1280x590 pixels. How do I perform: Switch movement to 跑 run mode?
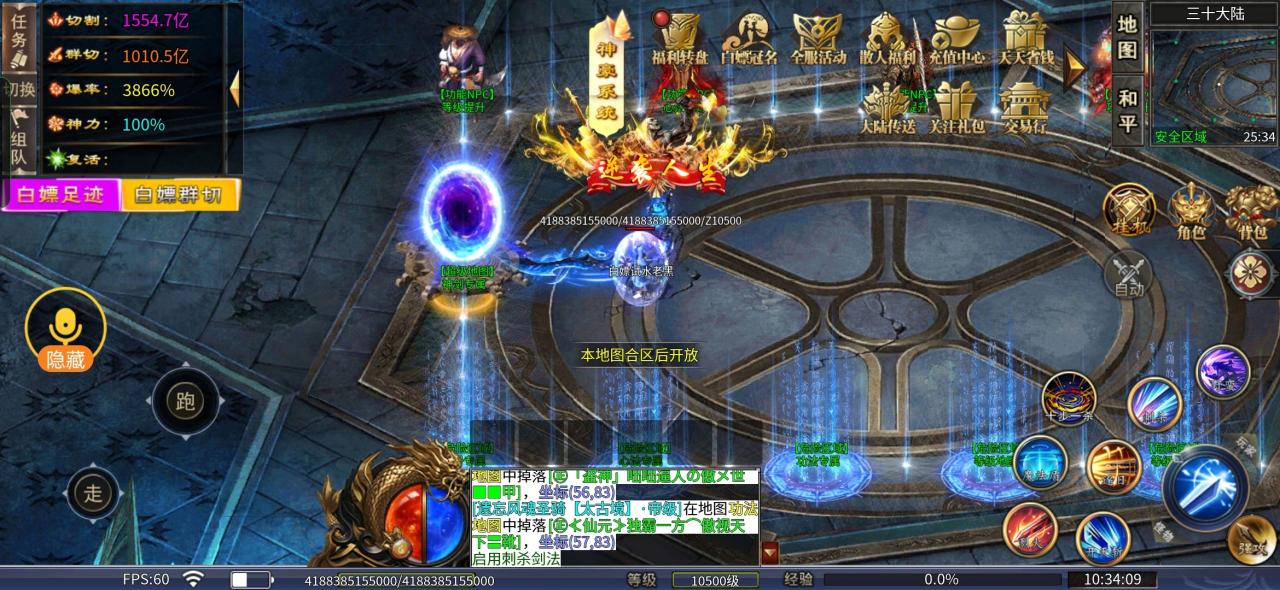click(185, 402)
